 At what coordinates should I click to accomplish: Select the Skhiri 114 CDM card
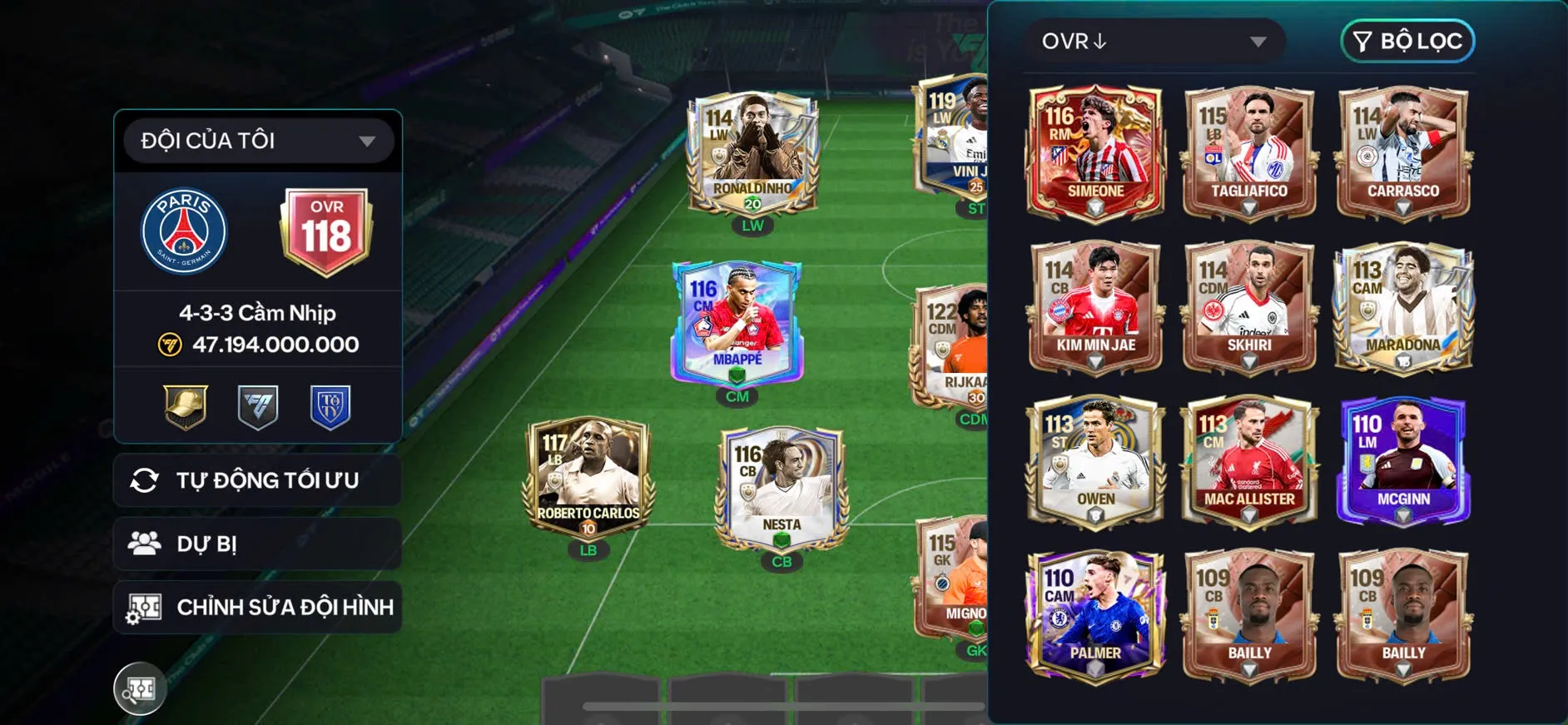pyautogui.click(x=1249, y=306)
